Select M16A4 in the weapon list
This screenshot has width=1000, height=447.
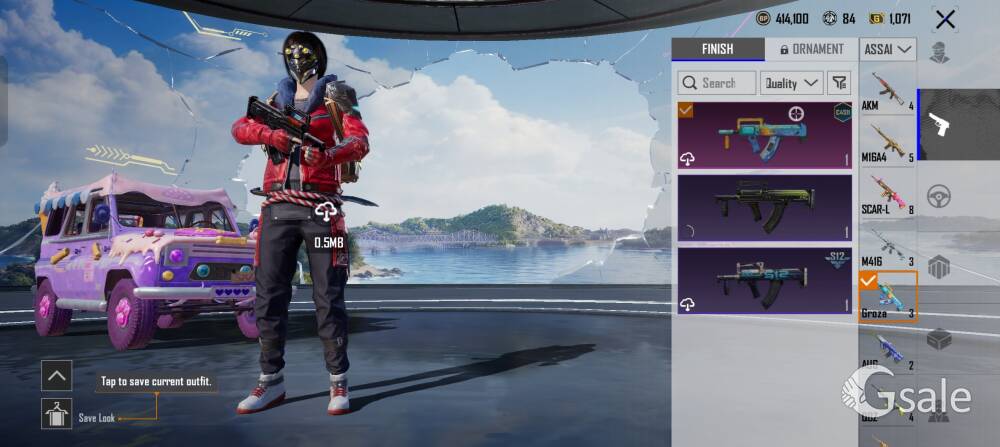(888, 142)
